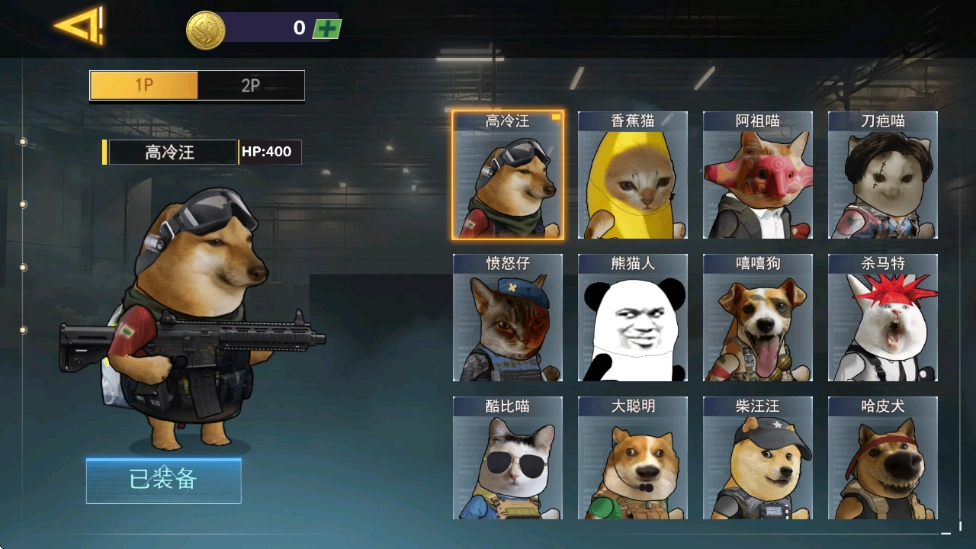
Task: Choose the 杀马特 red-haired cat character
Action: pyautogui.click(x=882, y=318)
